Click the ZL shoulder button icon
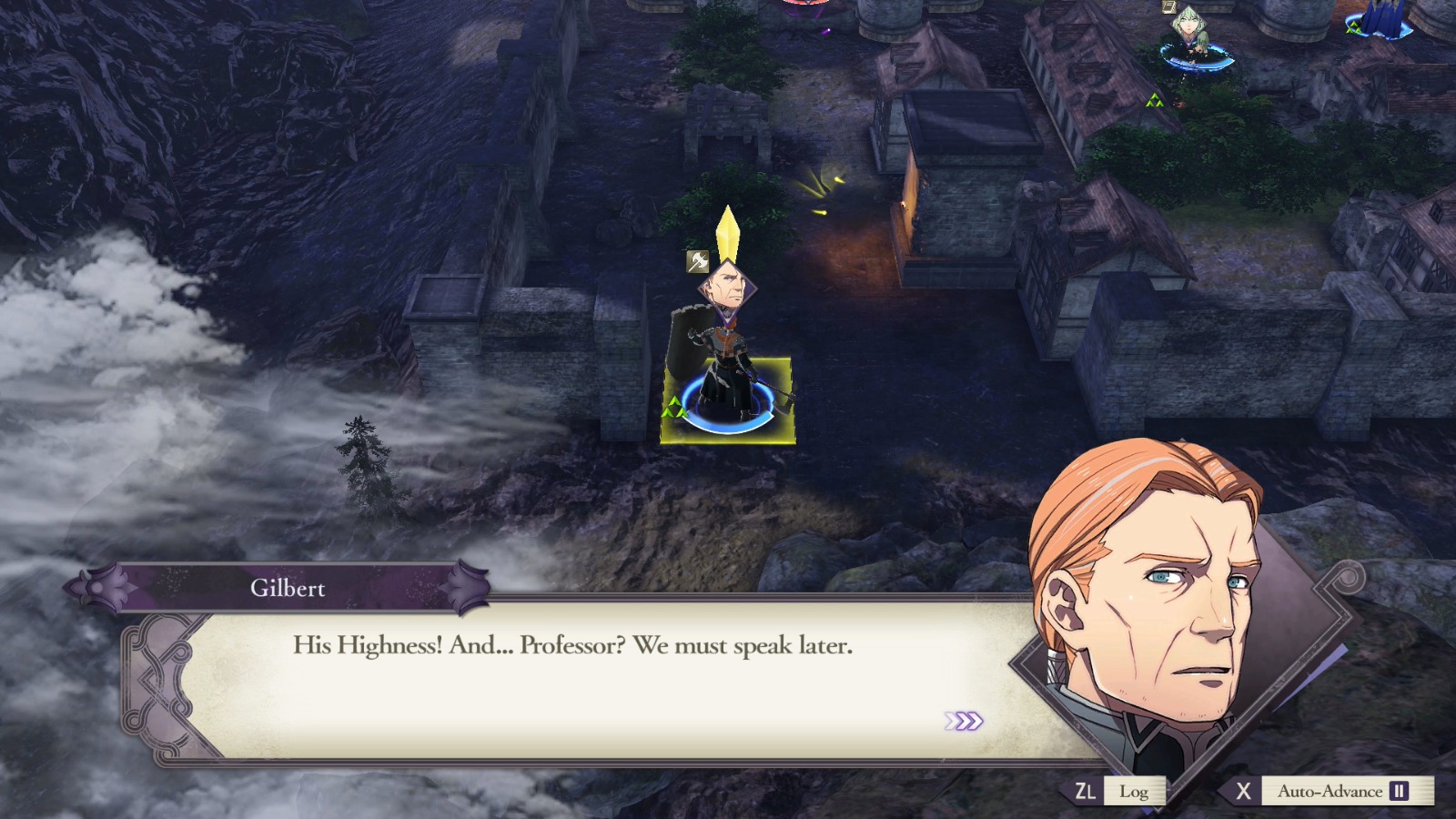Viewport: 1456px width, 819px height. tap(1087, 791)
